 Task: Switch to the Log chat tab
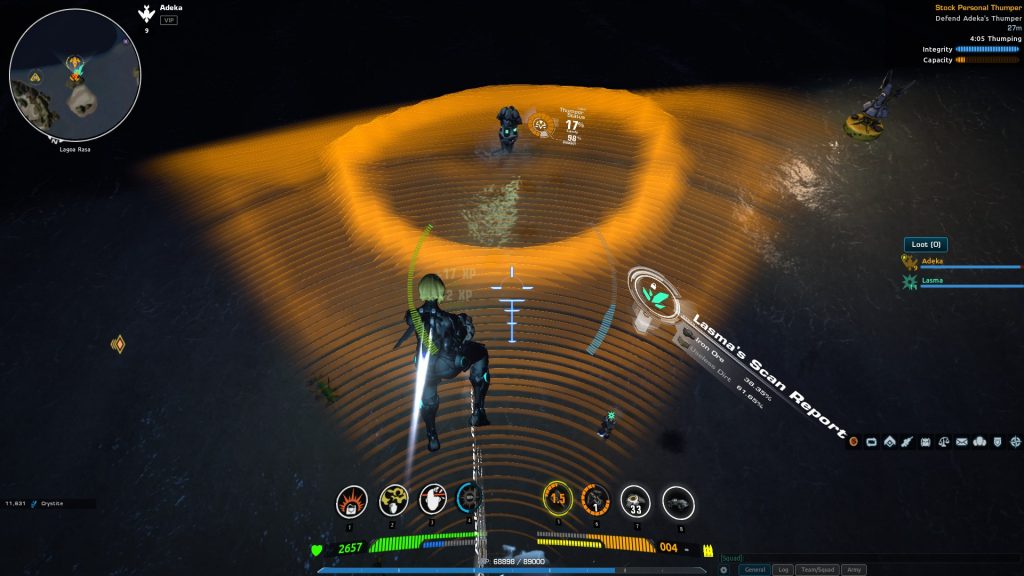pyautogui.click(x=784, y=570)
